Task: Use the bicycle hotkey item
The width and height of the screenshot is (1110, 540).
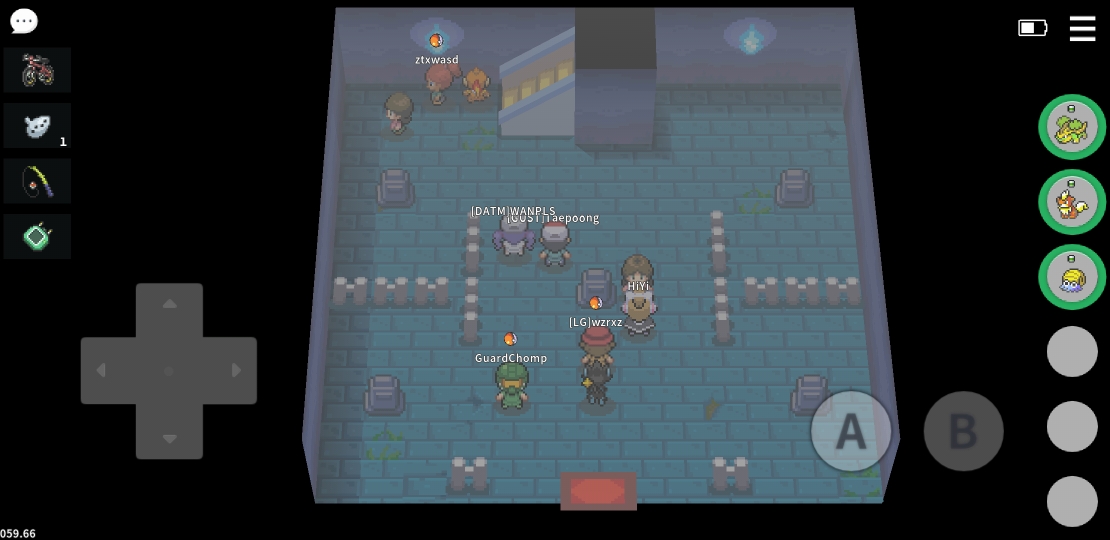Action: [37, 70]
